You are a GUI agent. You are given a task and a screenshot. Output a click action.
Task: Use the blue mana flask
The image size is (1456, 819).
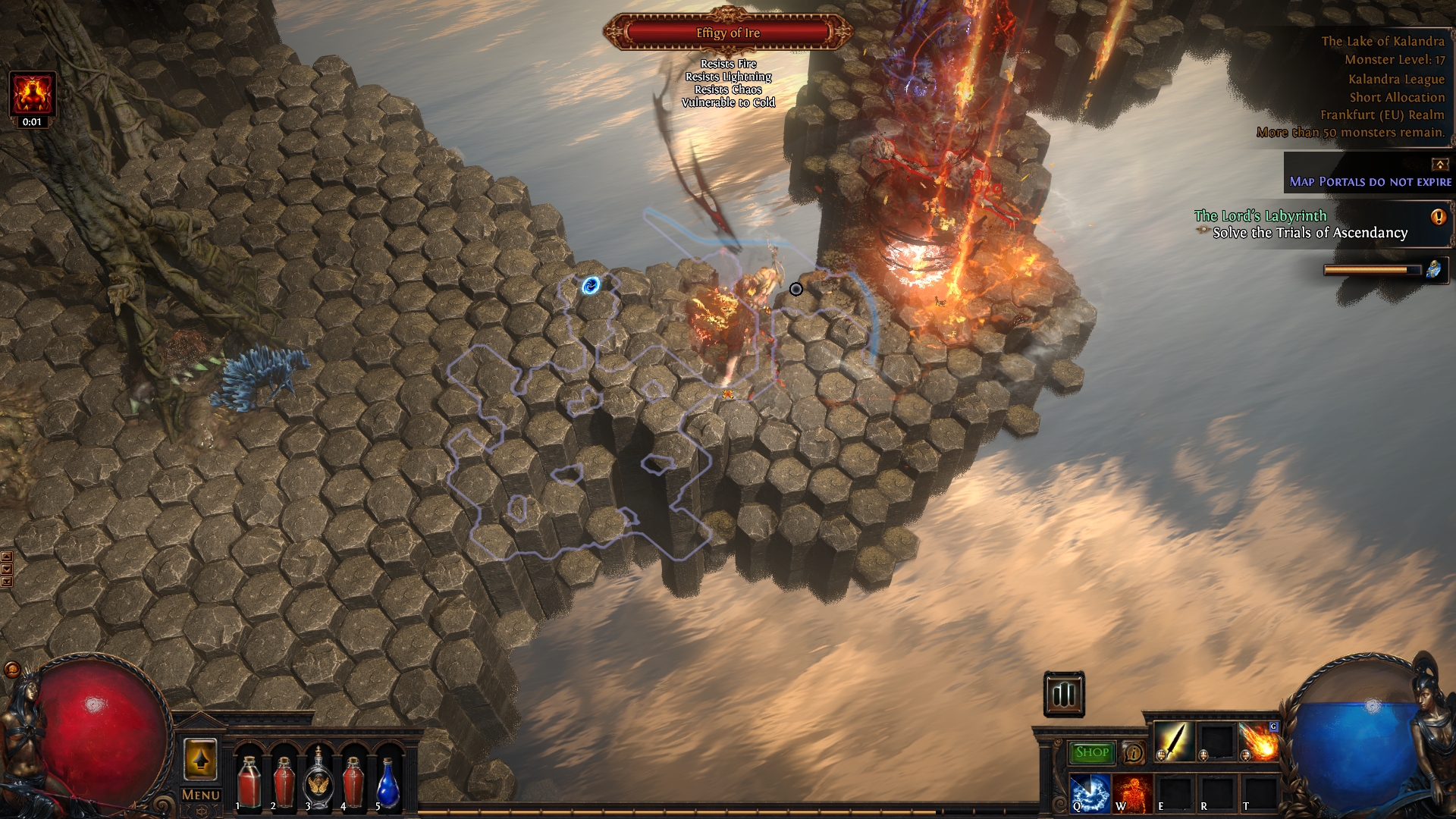point(388,783)
